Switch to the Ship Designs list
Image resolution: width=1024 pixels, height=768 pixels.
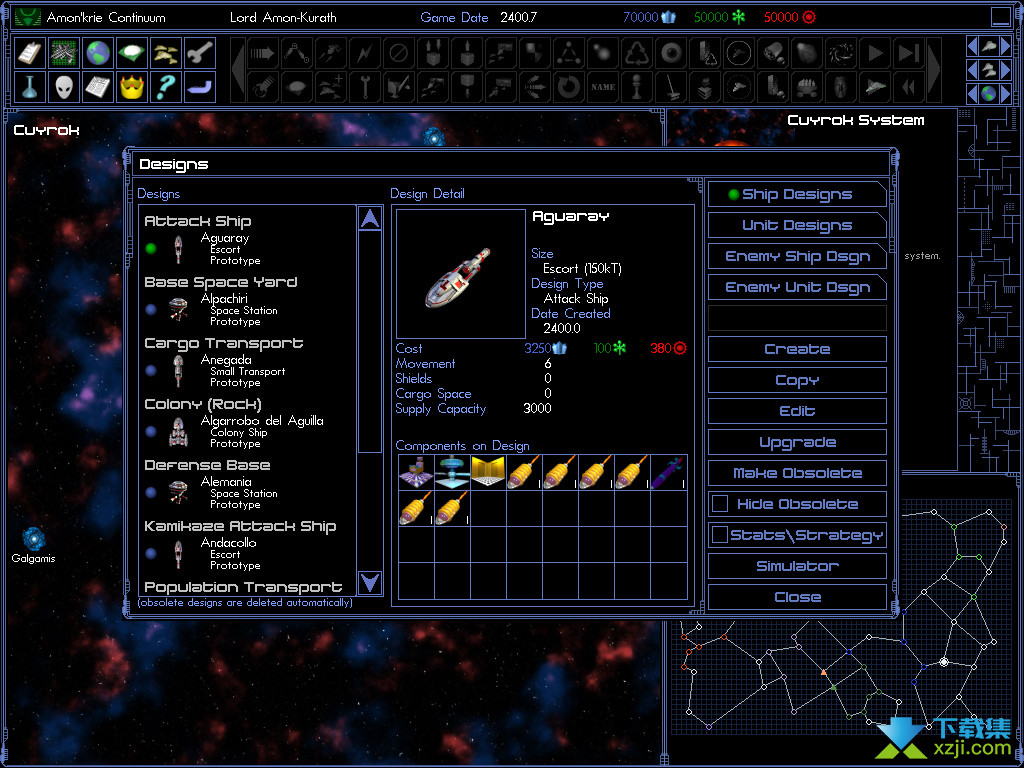(797, 195)
